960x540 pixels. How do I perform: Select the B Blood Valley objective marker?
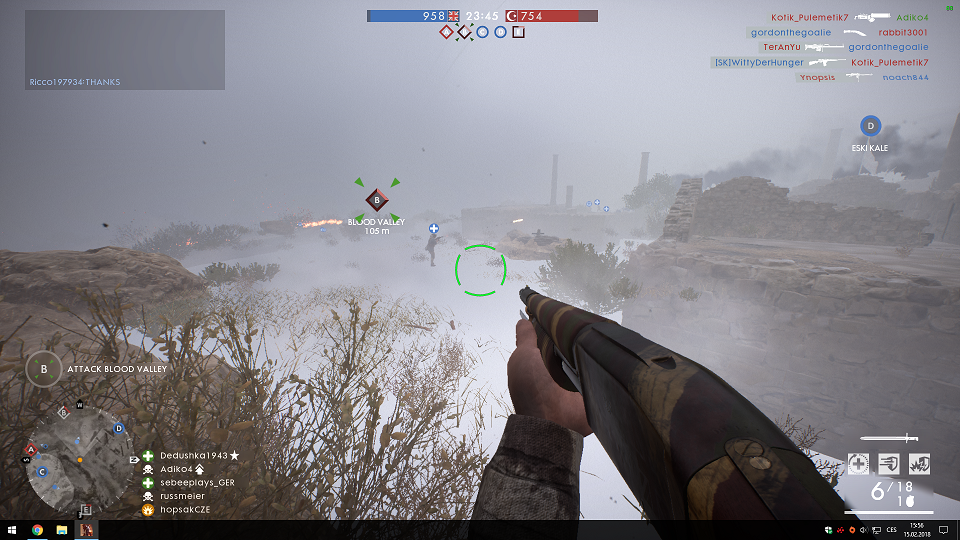click(x=377, y=200)
